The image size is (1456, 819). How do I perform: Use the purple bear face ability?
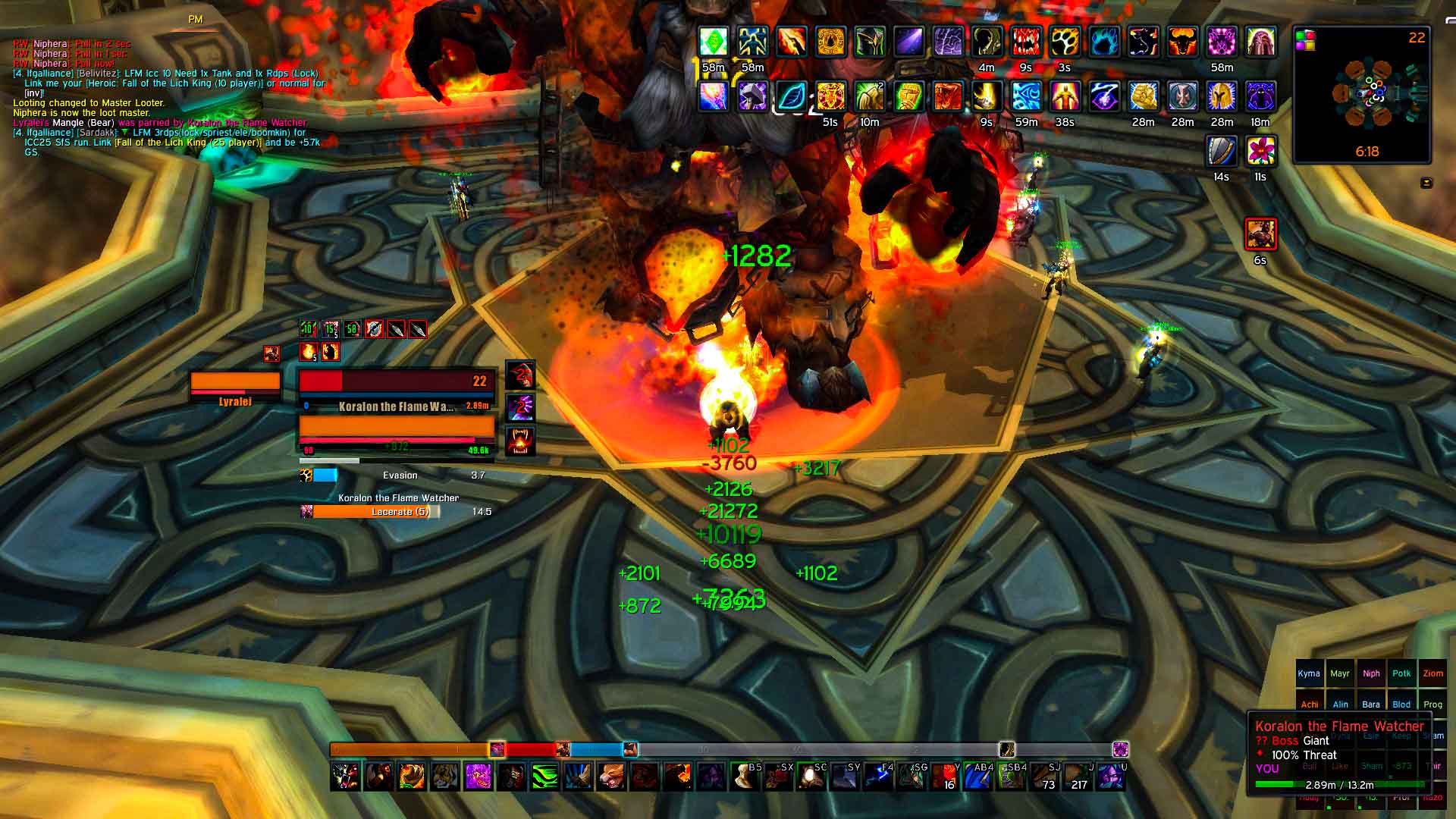478,776
